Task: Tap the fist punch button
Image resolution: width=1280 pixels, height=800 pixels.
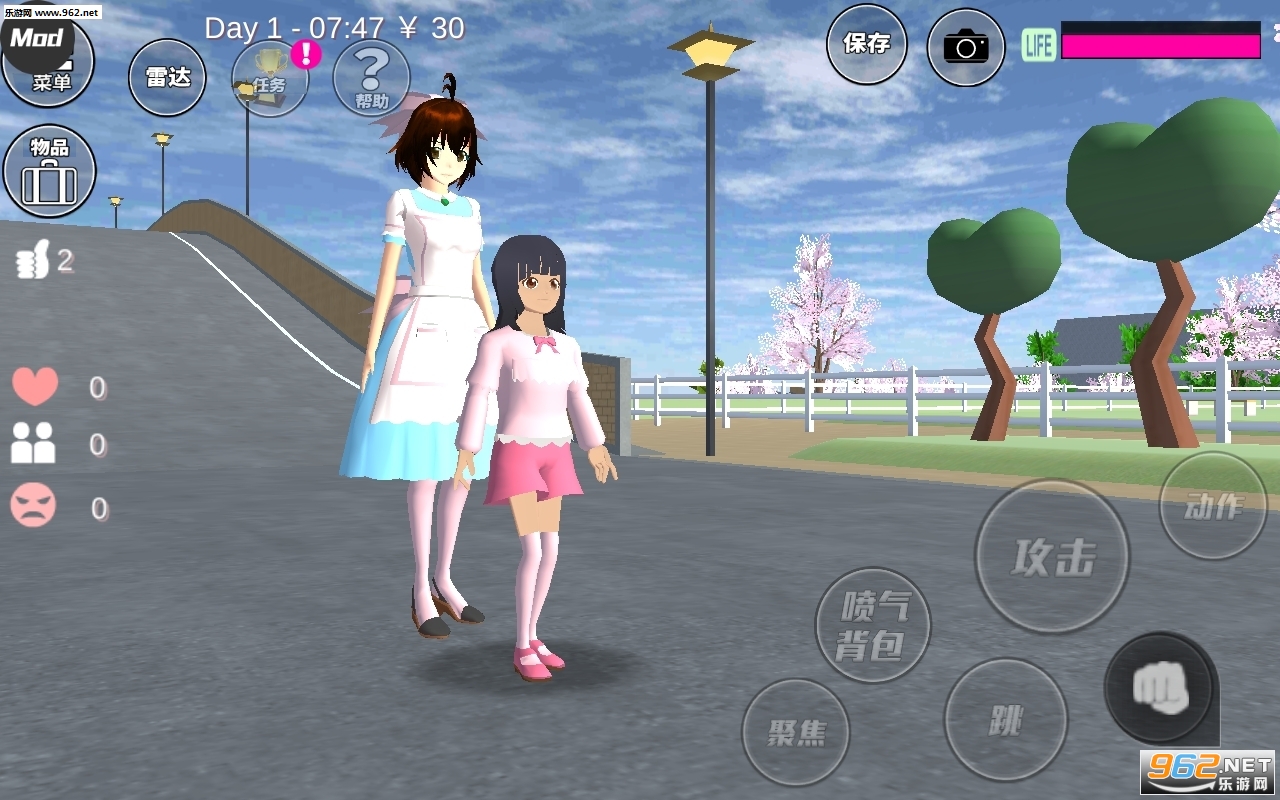Action: coord(1159,688)
